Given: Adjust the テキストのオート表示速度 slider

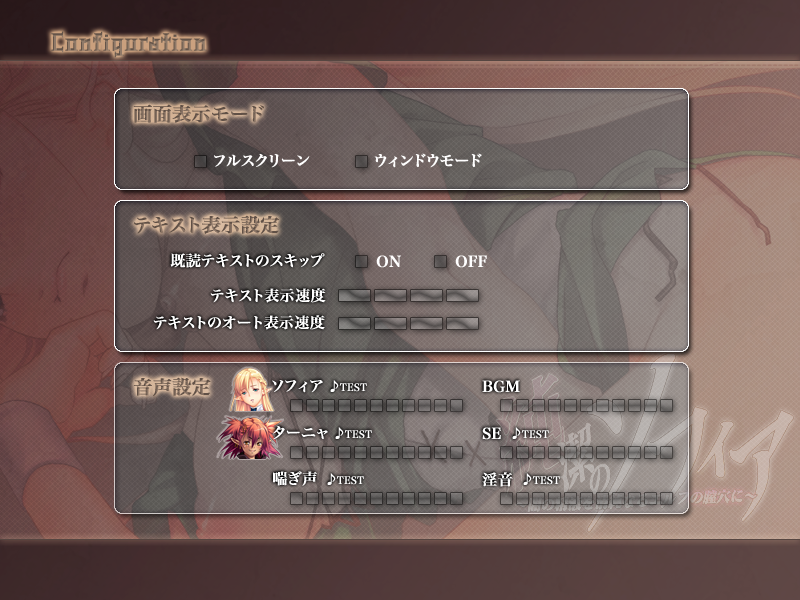Looking at the screenshot, I should [408, 324].
